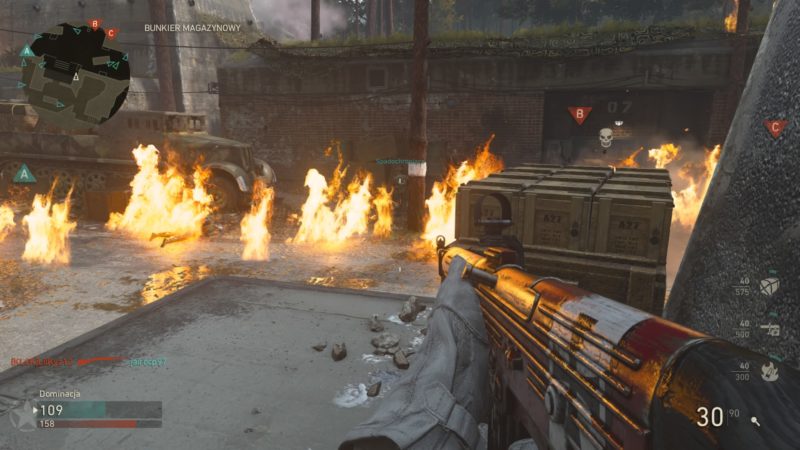Viewport: 800px width, 450px height.
Task: Use the Molotov scorestreak costing 300
Action: point(769,371)
